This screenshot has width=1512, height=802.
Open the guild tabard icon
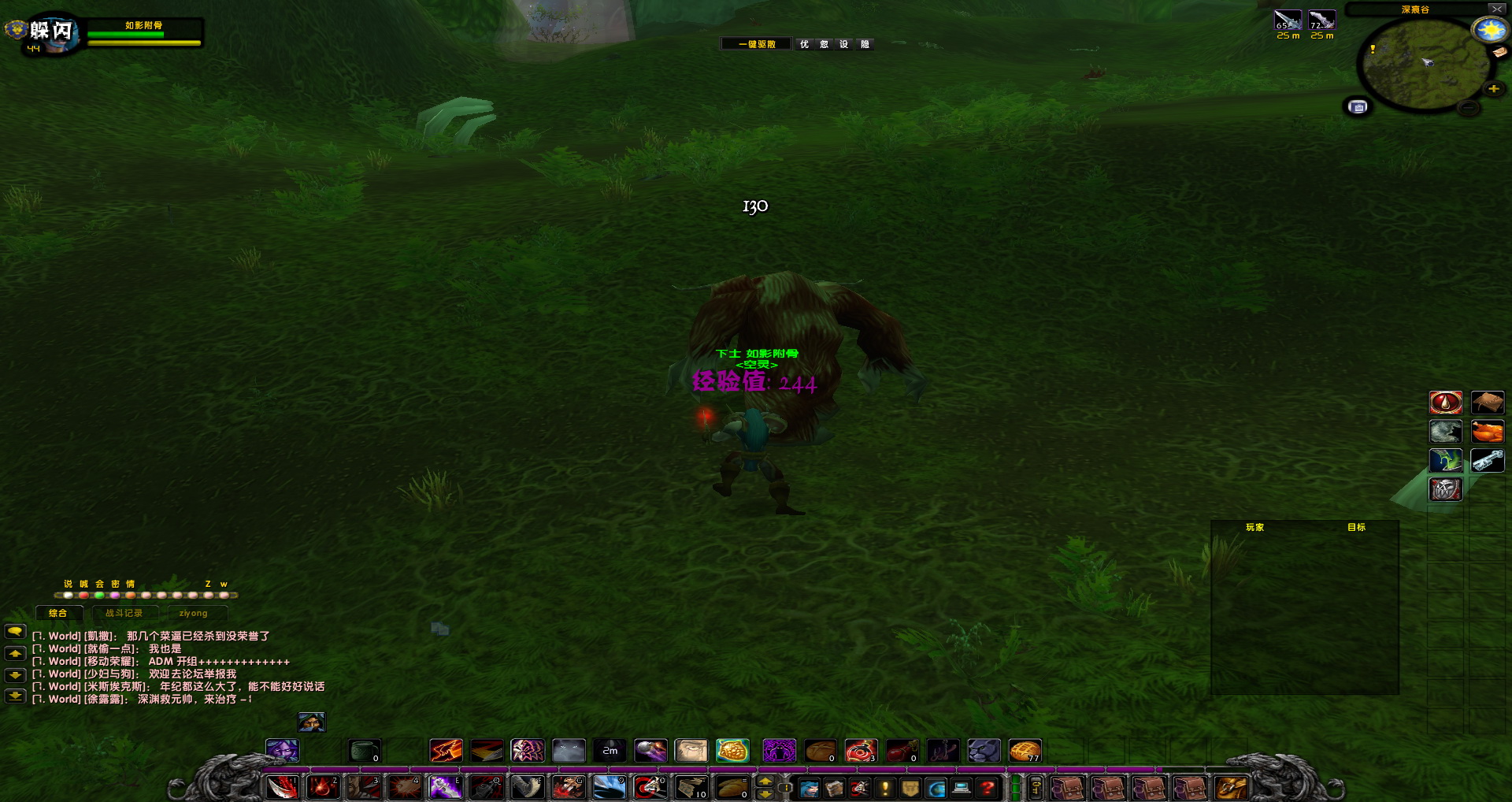[909, 788]
